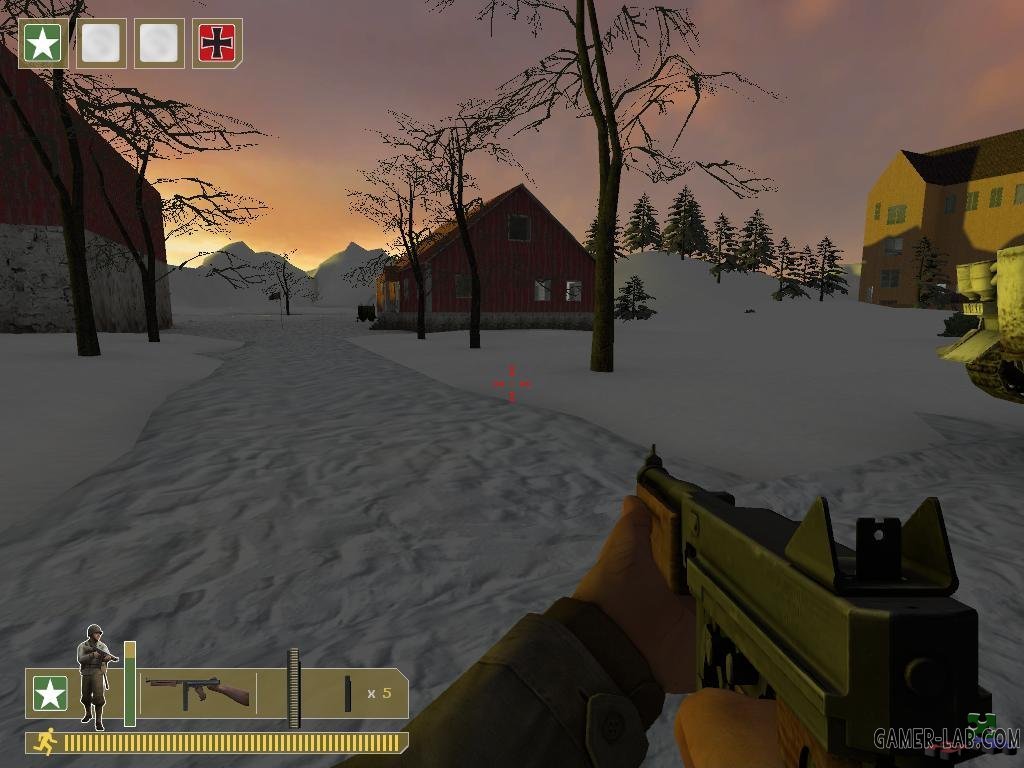1024x768 pixels.
Task: Select the Thompson submachine gun weapon icon
Action: [197, 692]
